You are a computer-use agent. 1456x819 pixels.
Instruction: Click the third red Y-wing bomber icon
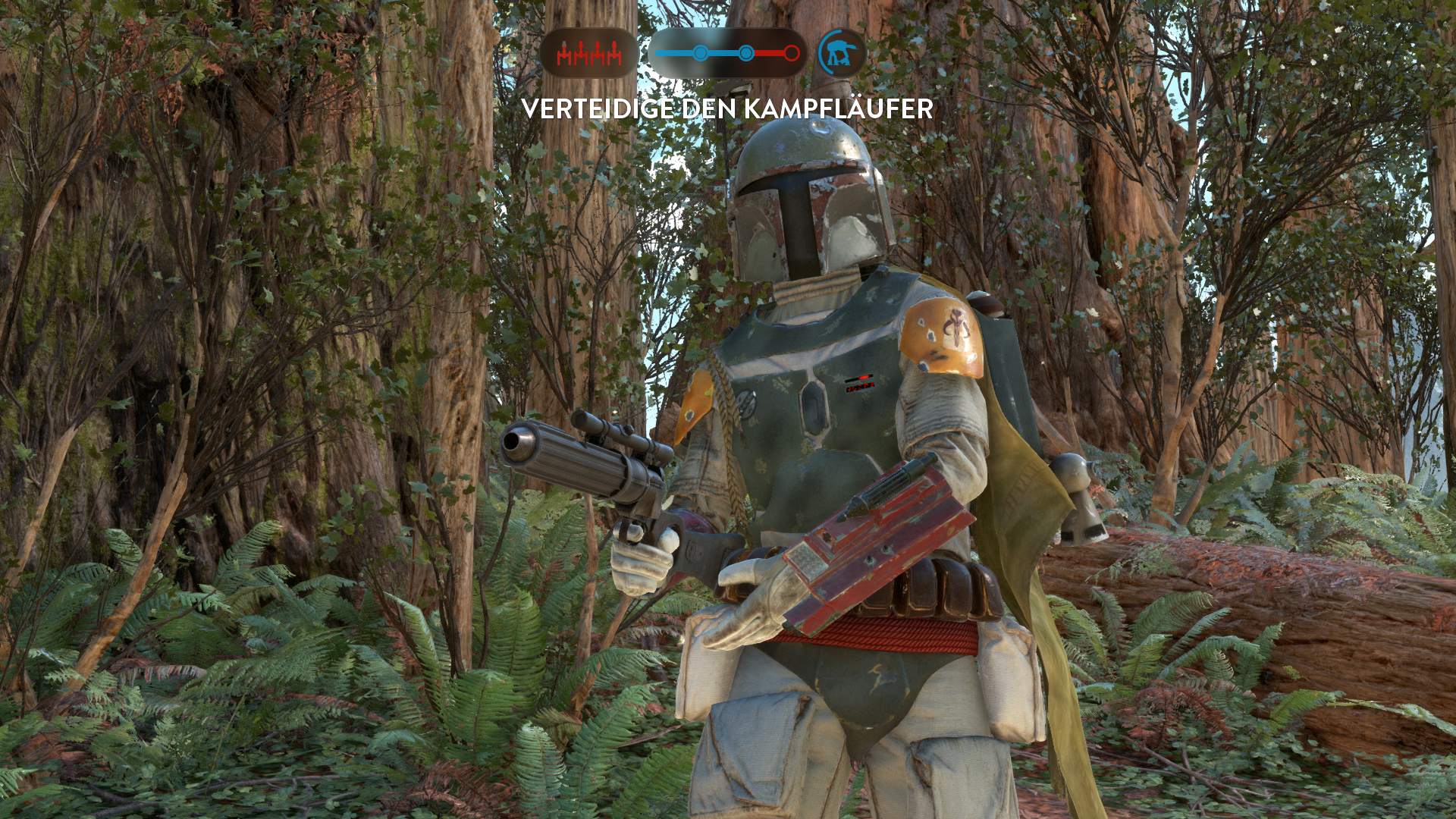[x=598, y=53]
